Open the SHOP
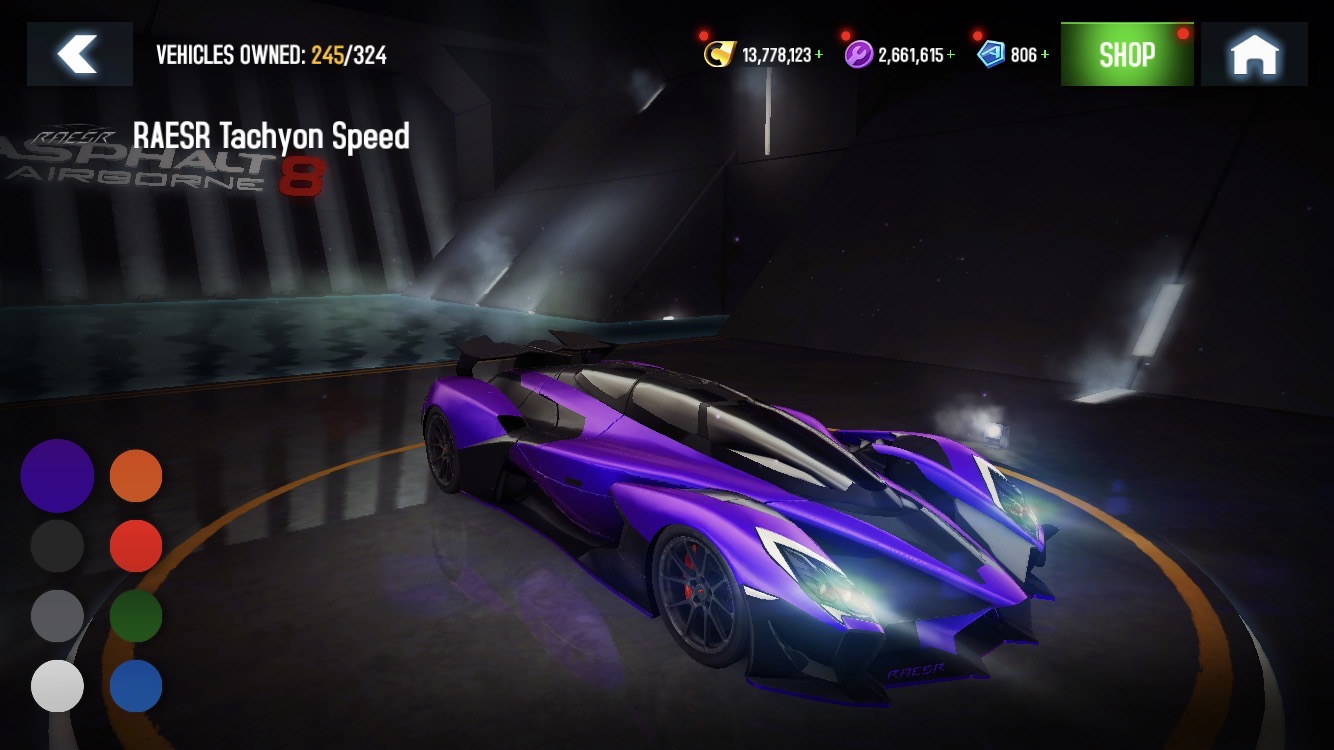The height and width of the screenshot is (750, 1334). (x=1126, y=53)
